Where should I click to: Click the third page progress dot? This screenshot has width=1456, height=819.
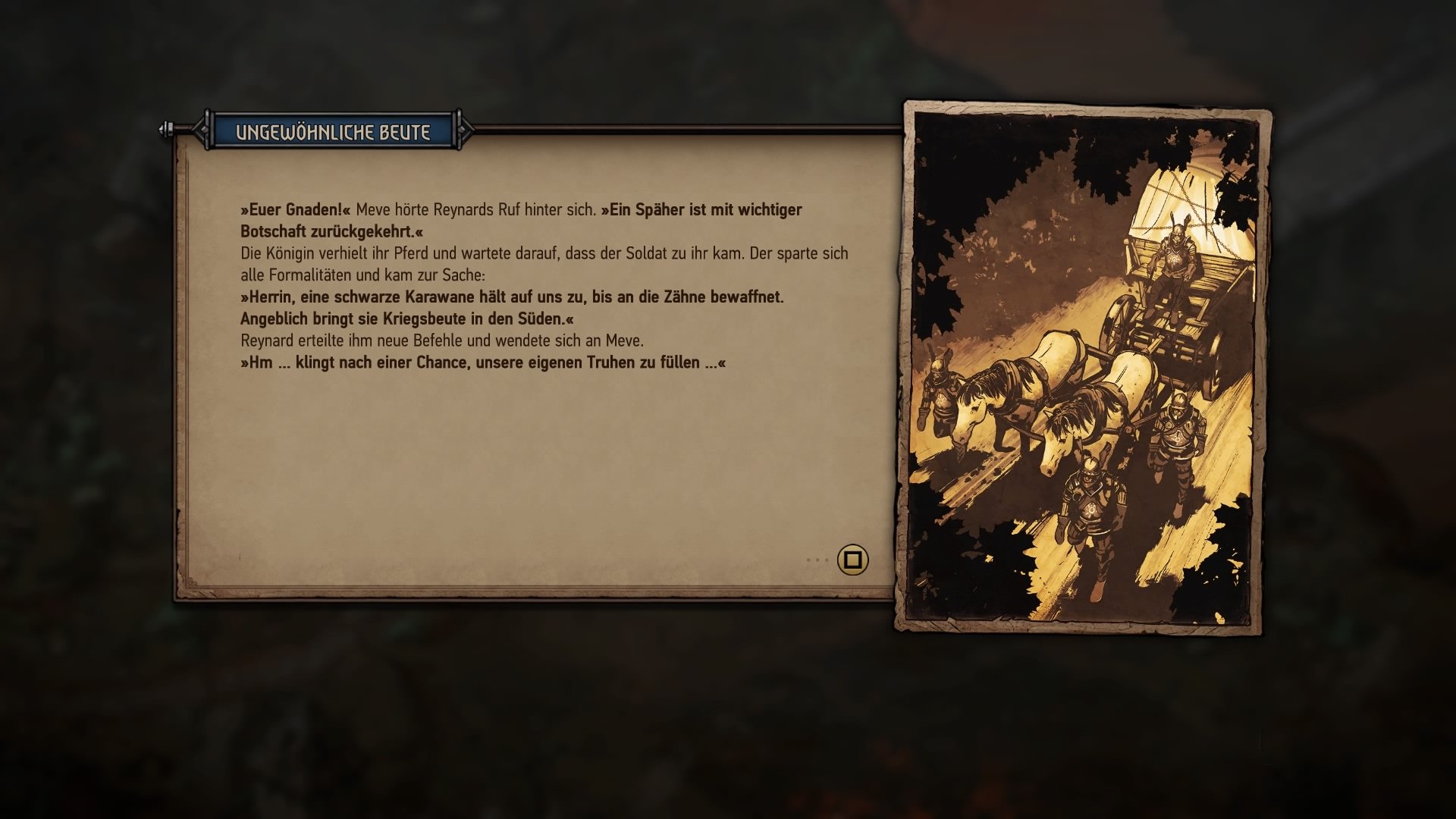click(x=827, y=560)
